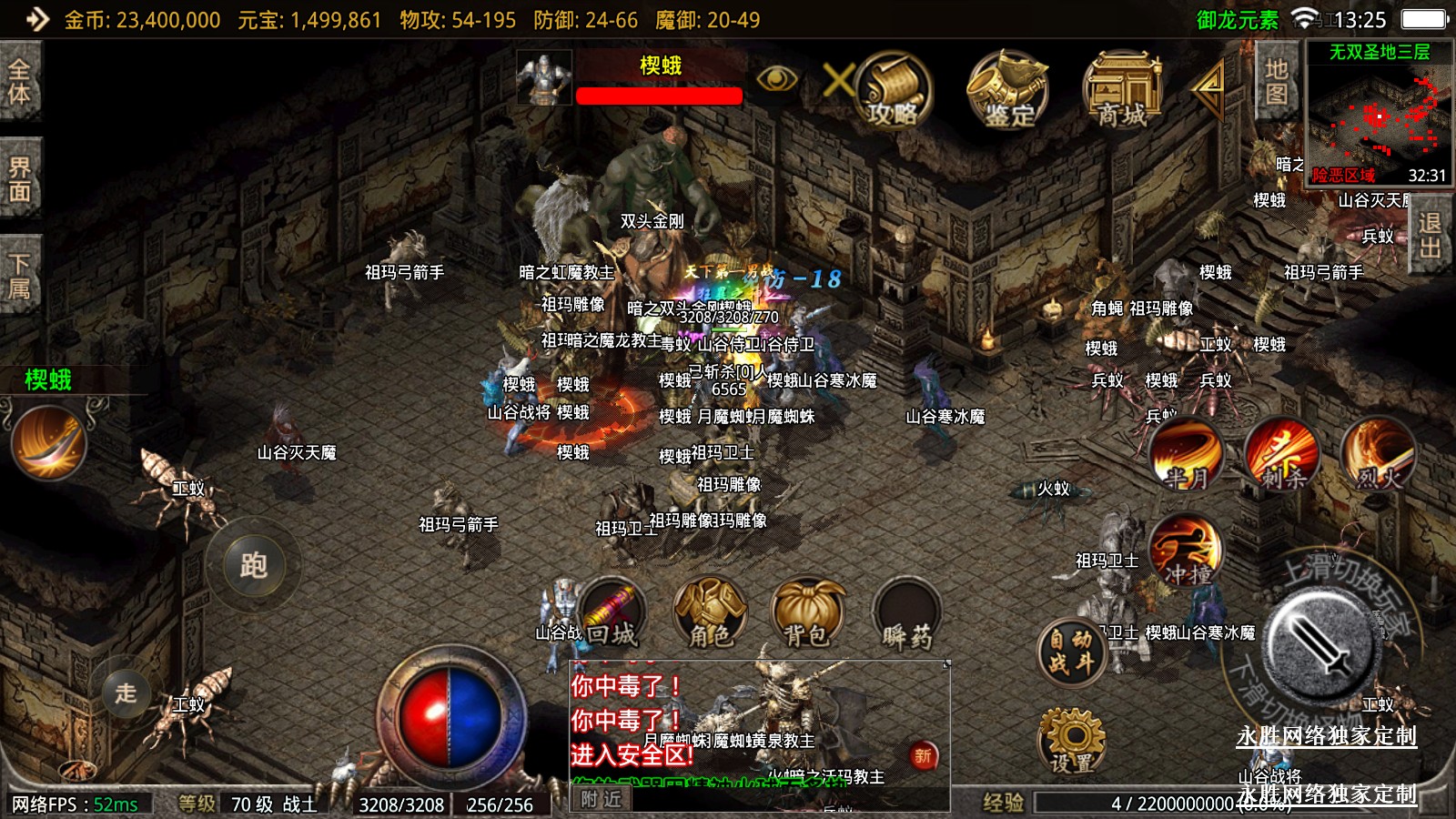Image resolution: width=1456 pixels, height=819 pixels.
Task: Use the 半月 skill
Action: [x=1186, y=453]
